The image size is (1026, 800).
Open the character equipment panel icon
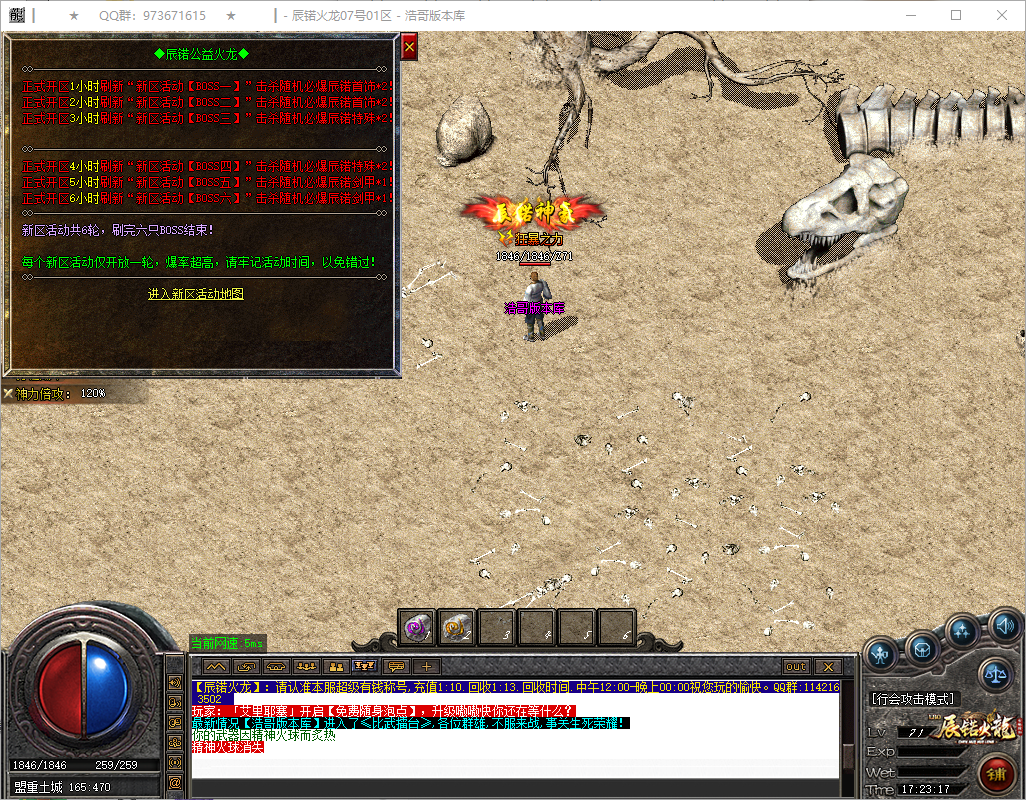(881, 655)
